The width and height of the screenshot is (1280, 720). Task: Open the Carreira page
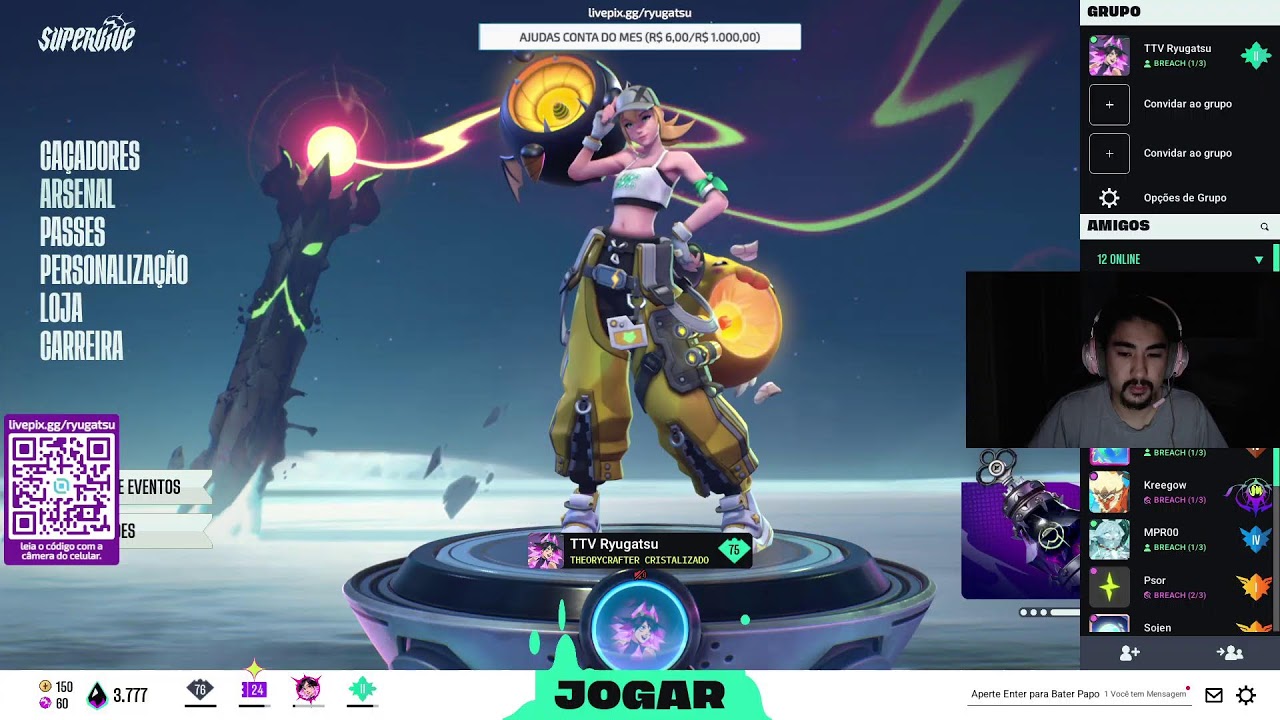[81, 346]
